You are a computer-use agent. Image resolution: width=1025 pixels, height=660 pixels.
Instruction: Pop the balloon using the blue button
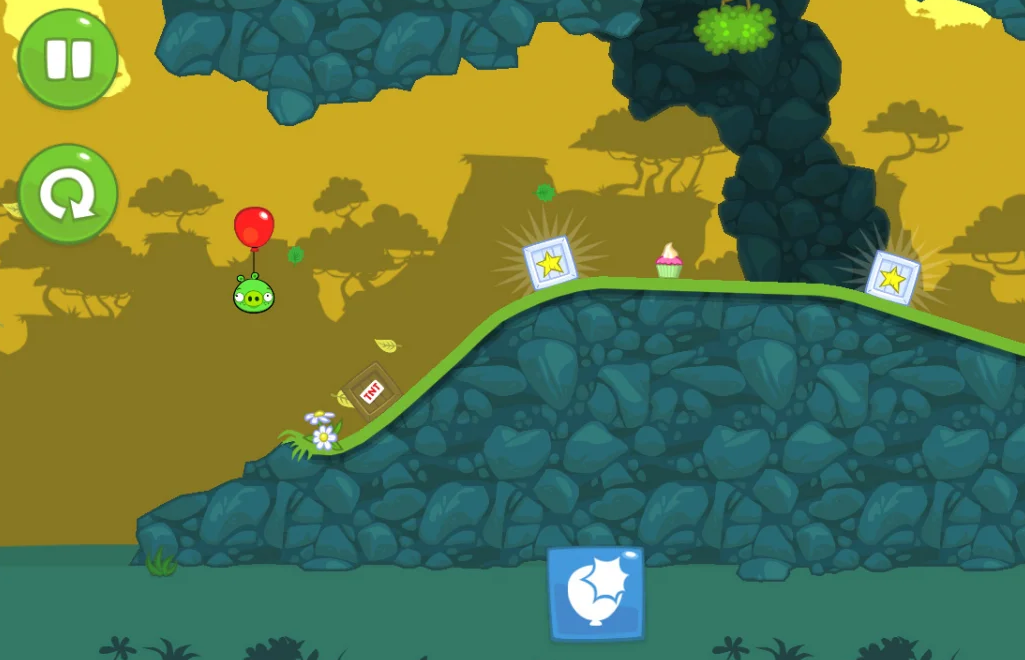[x=595, y=593]
